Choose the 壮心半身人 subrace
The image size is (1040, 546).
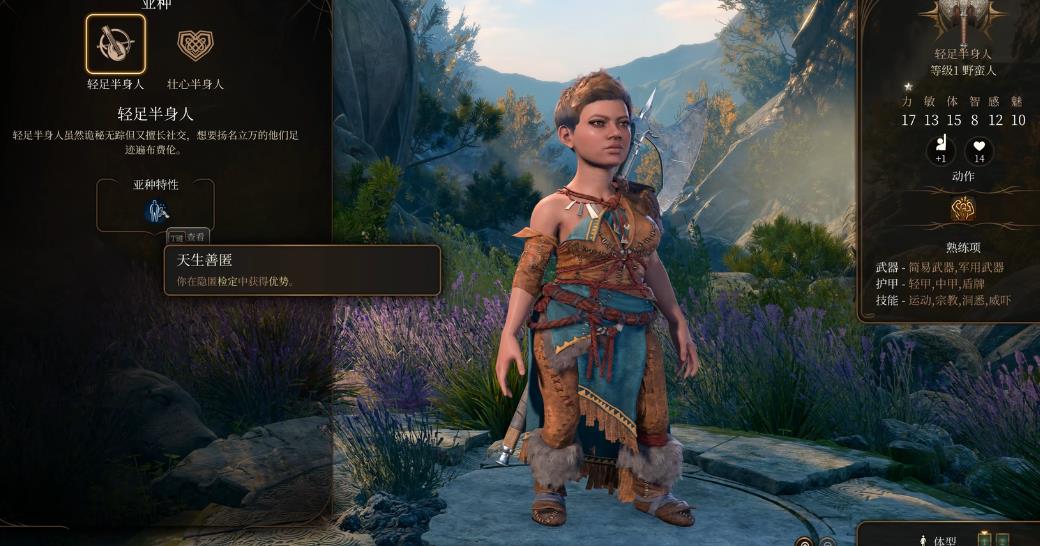195,44
